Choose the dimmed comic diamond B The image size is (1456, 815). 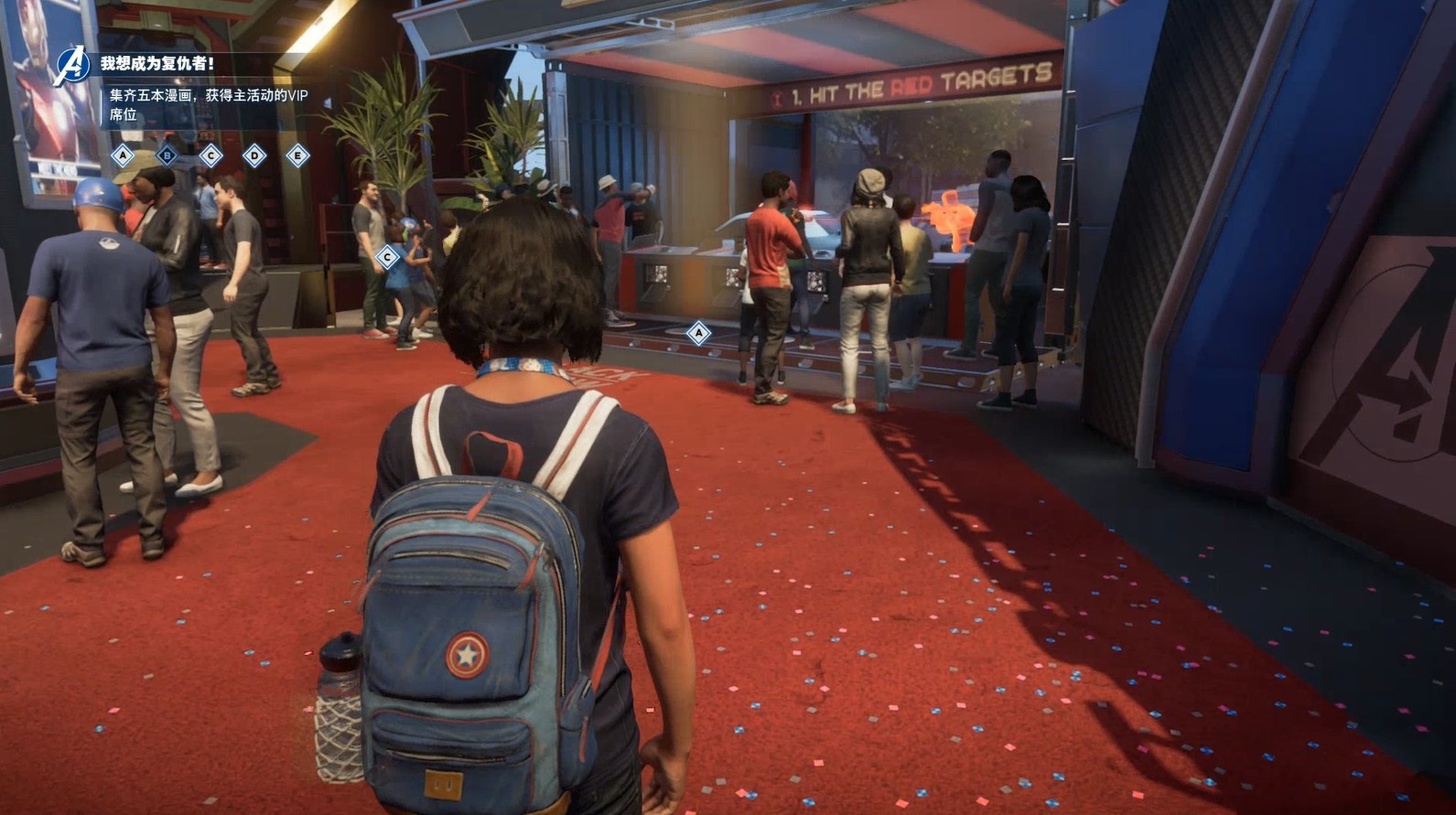coord(167,155)
